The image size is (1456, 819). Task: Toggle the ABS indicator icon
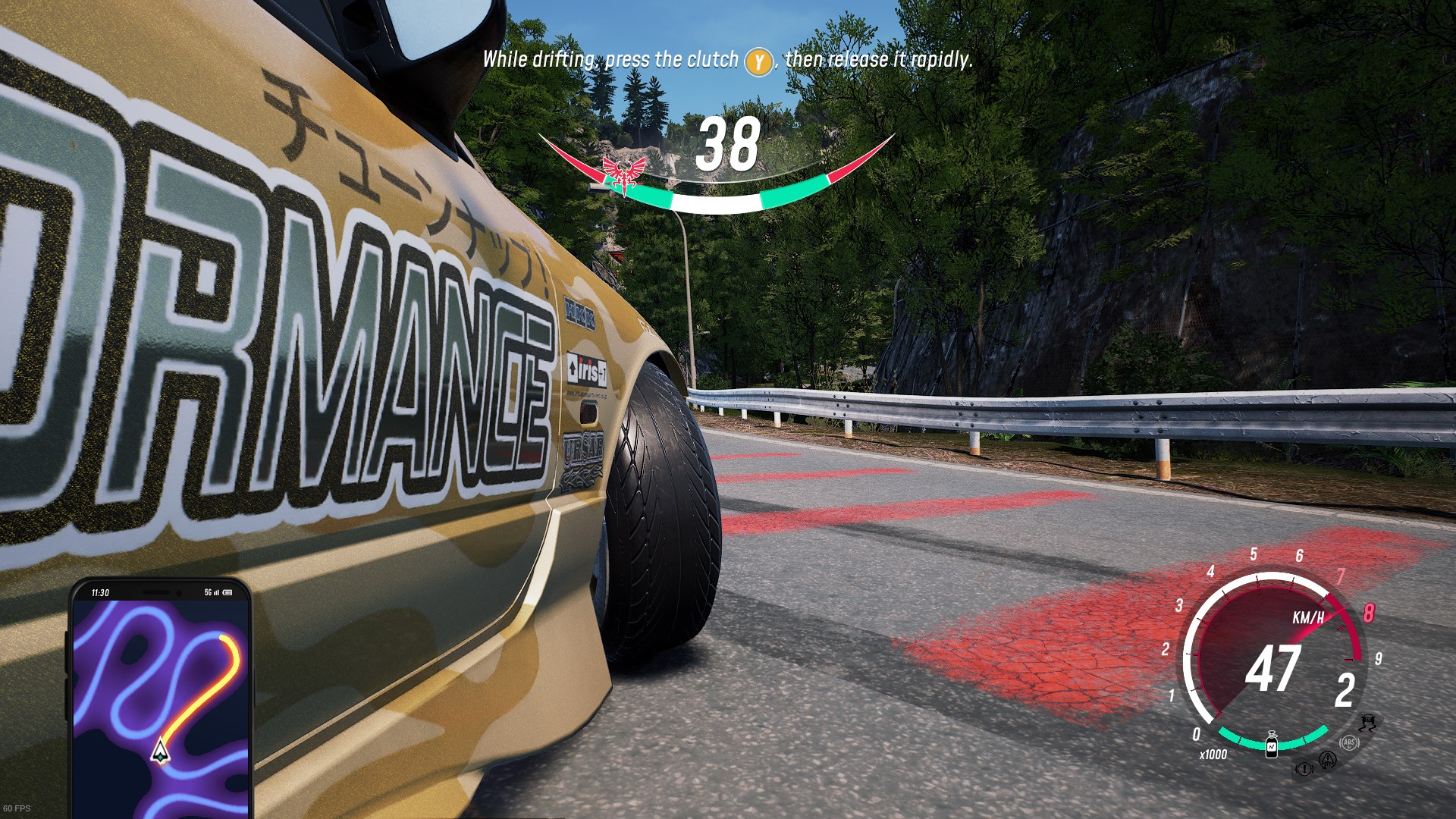point(1349,742)
